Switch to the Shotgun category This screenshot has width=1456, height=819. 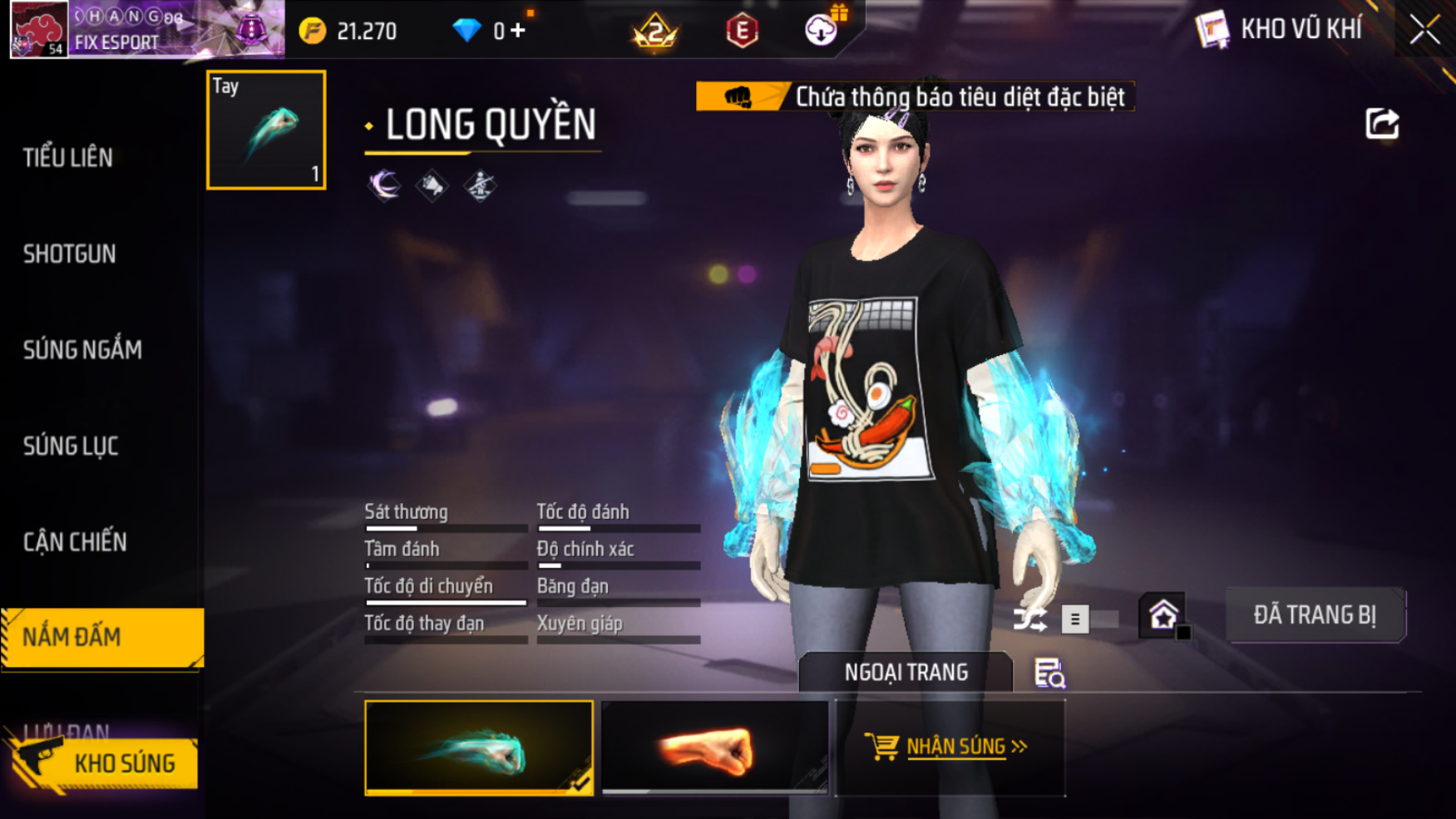70,254
